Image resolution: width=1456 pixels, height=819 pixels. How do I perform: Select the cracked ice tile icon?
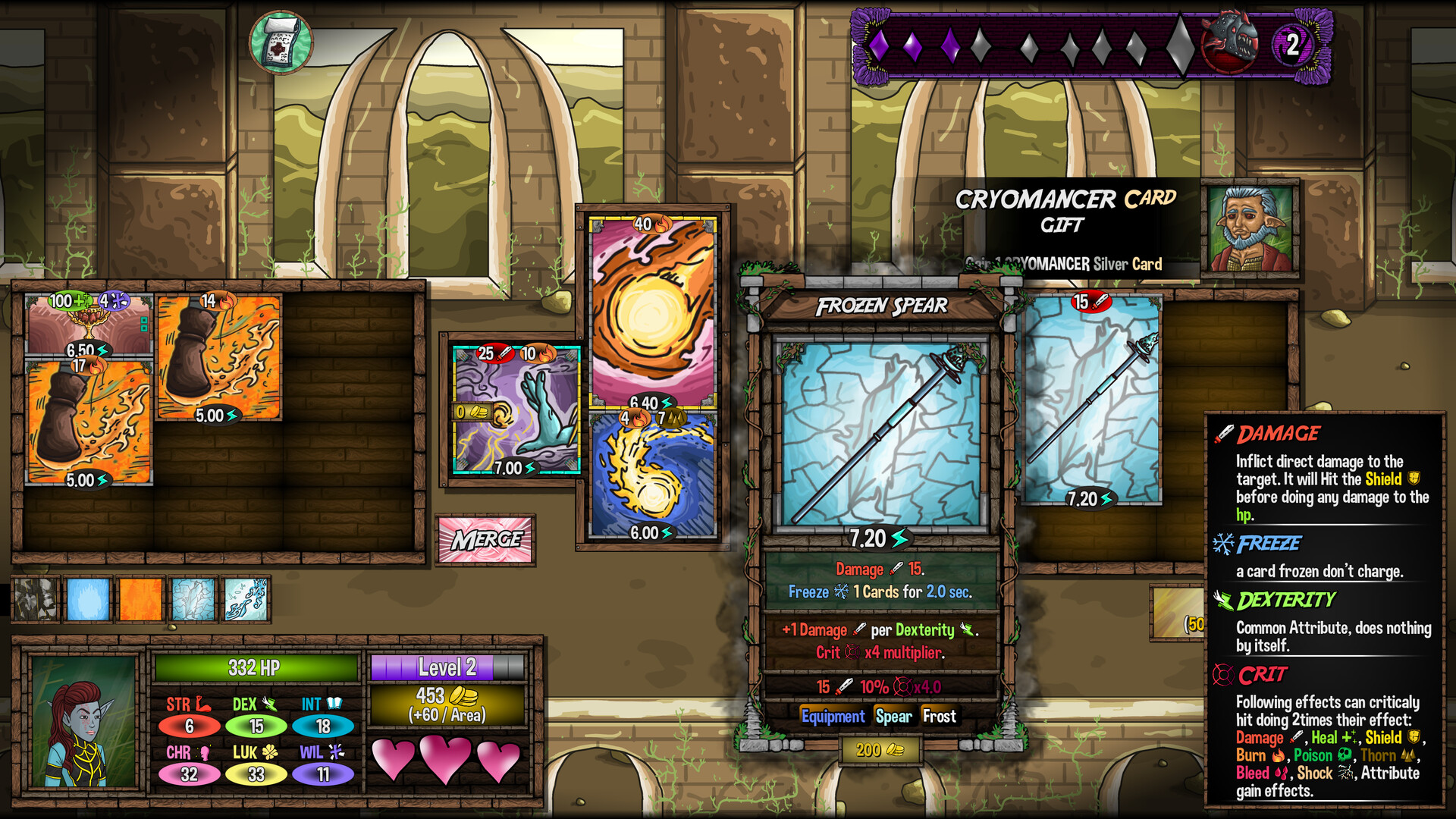[193, 599]
